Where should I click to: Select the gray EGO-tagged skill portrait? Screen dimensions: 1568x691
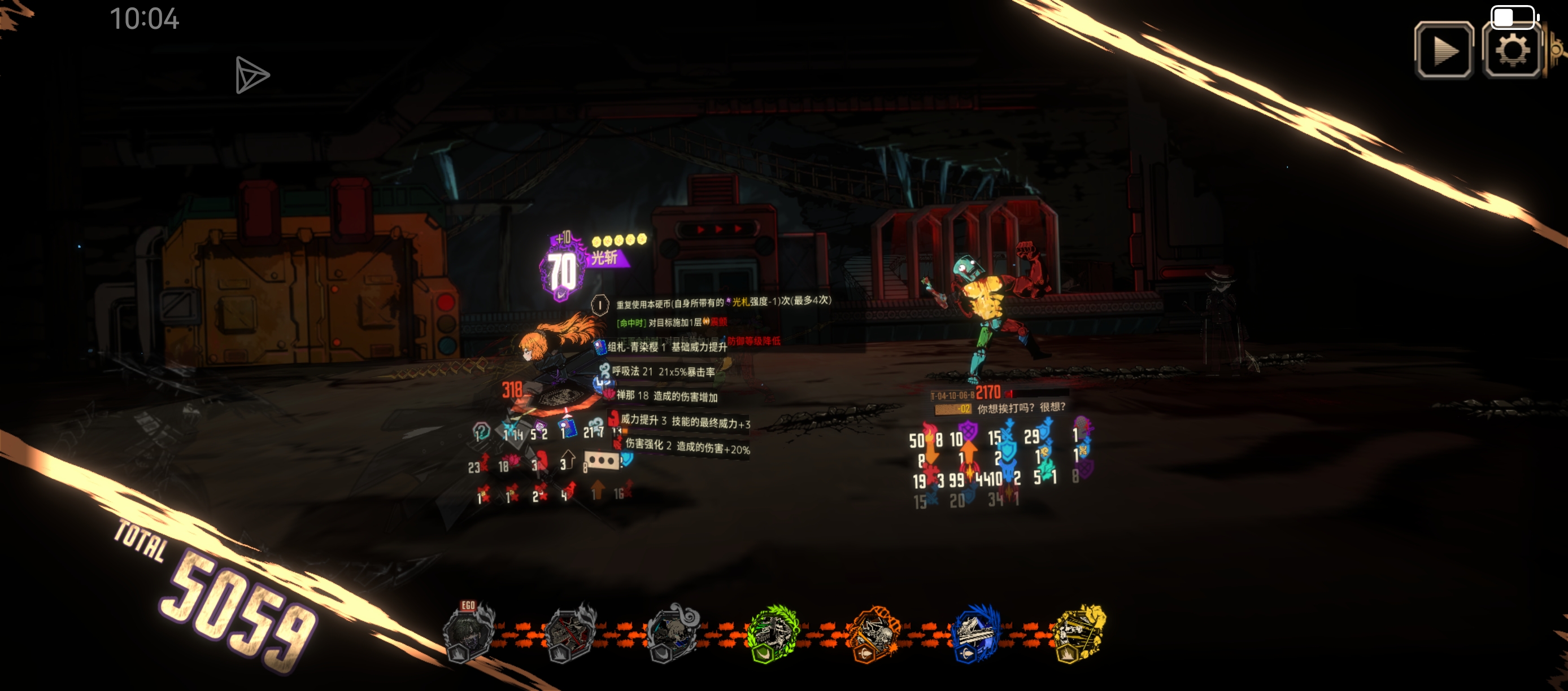pos(468,634)
